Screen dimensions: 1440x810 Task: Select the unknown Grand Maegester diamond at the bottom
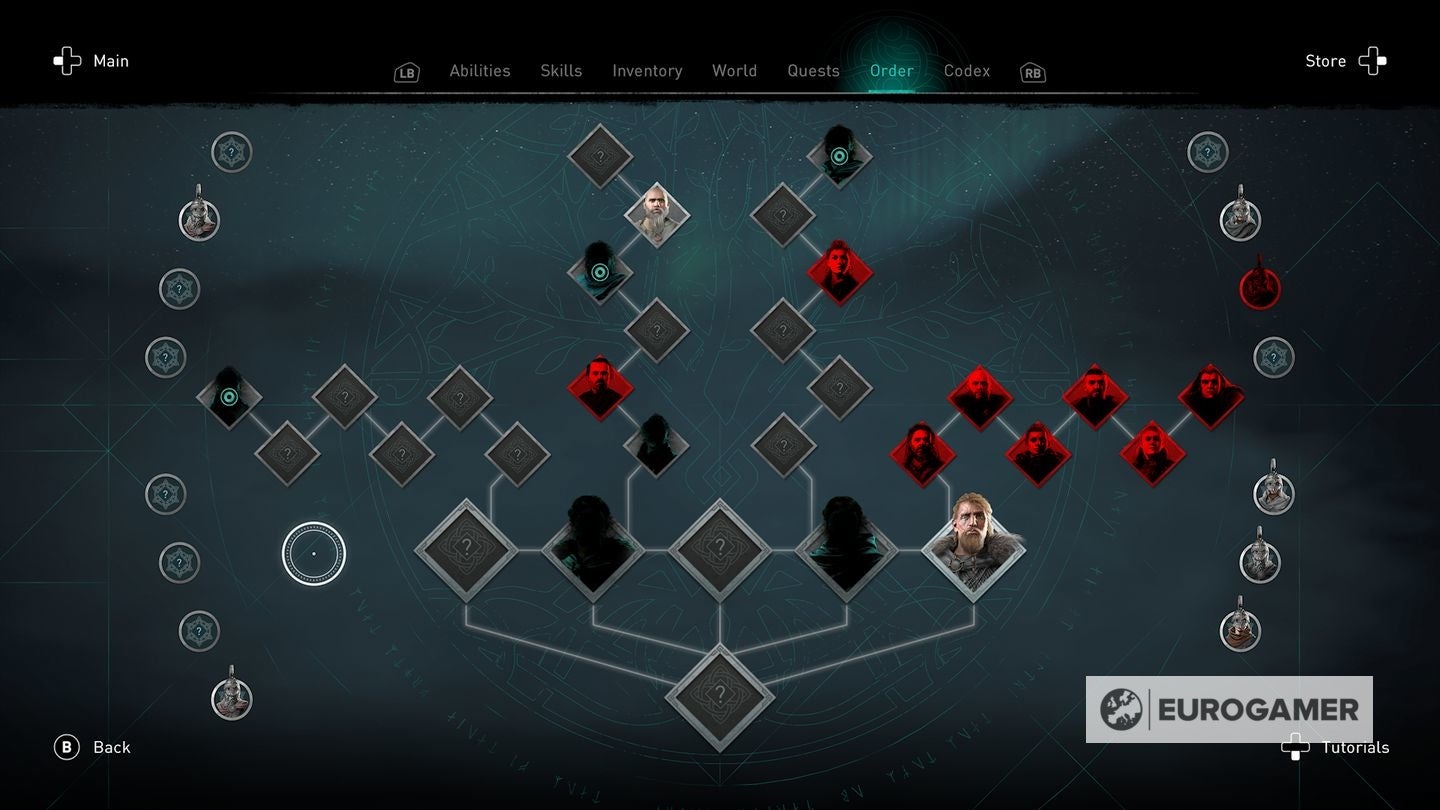tap(720, 698)
